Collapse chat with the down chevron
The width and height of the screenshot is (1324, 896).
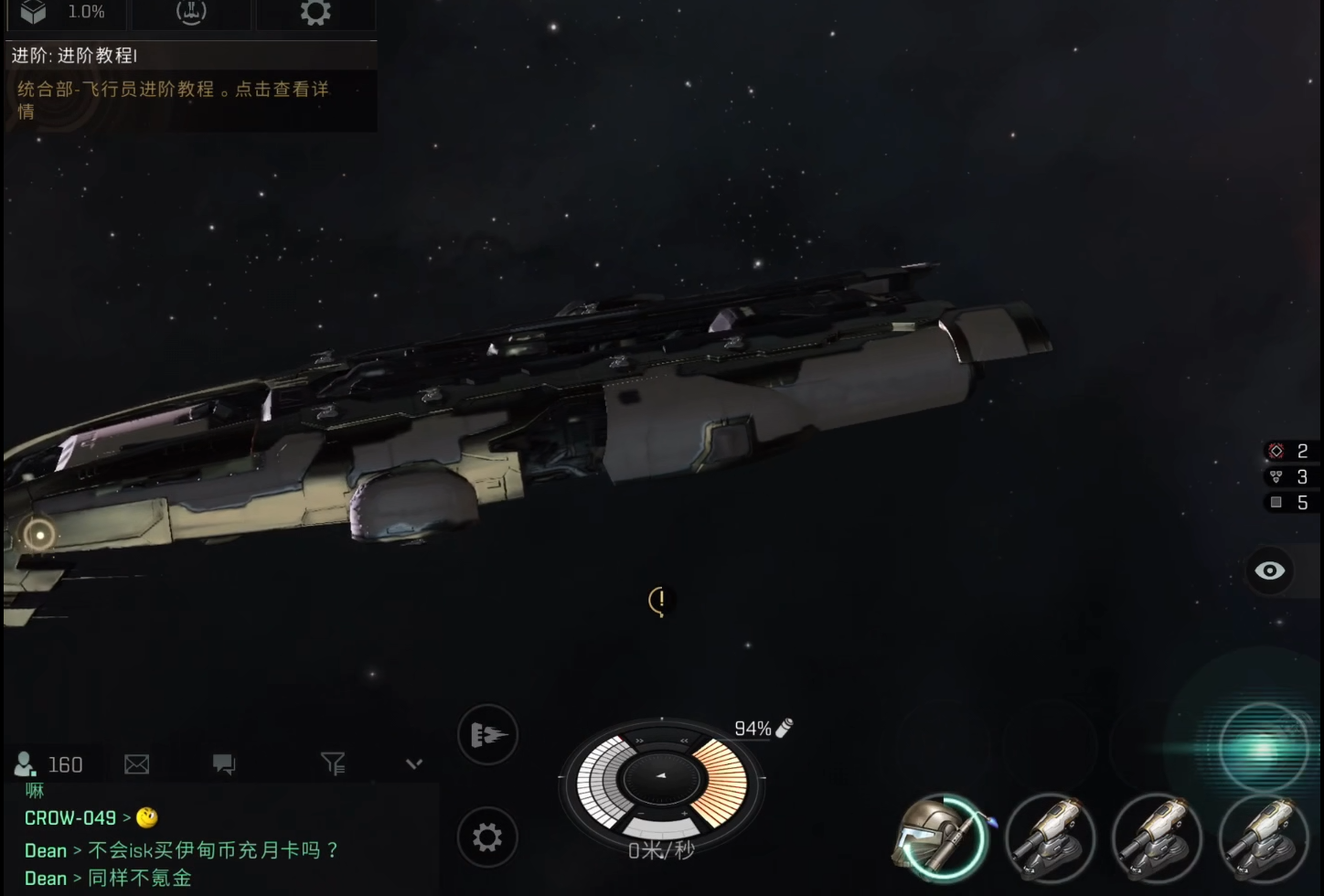(x=414, y=763)
